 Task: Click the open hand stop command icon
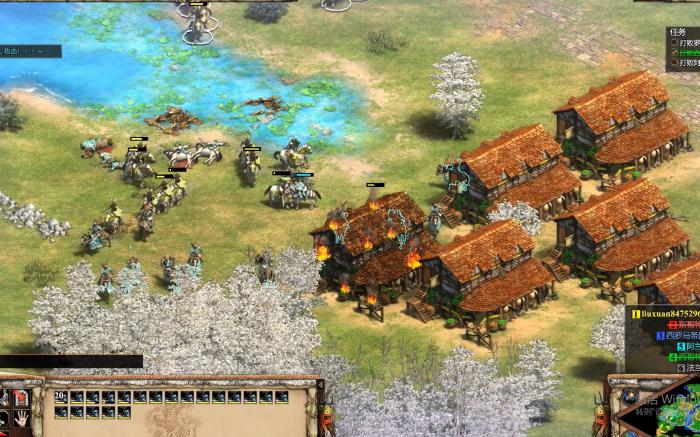pyautogui.click(x=21, y=421)
